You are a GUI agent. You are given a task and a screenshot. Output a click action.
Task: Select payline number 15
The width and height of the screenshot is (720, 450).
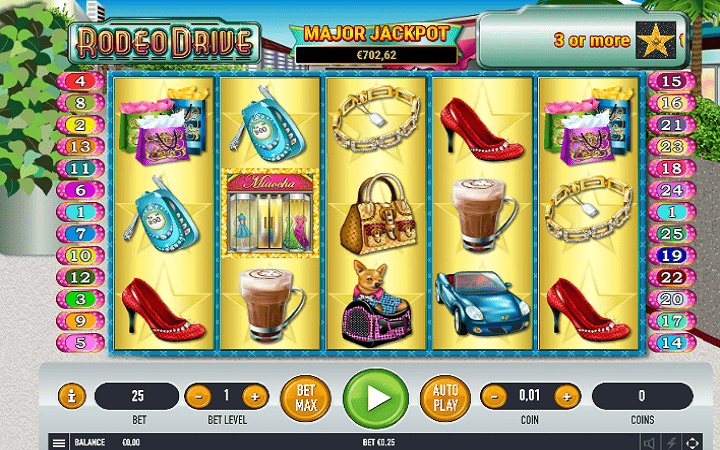pos(672,82)
